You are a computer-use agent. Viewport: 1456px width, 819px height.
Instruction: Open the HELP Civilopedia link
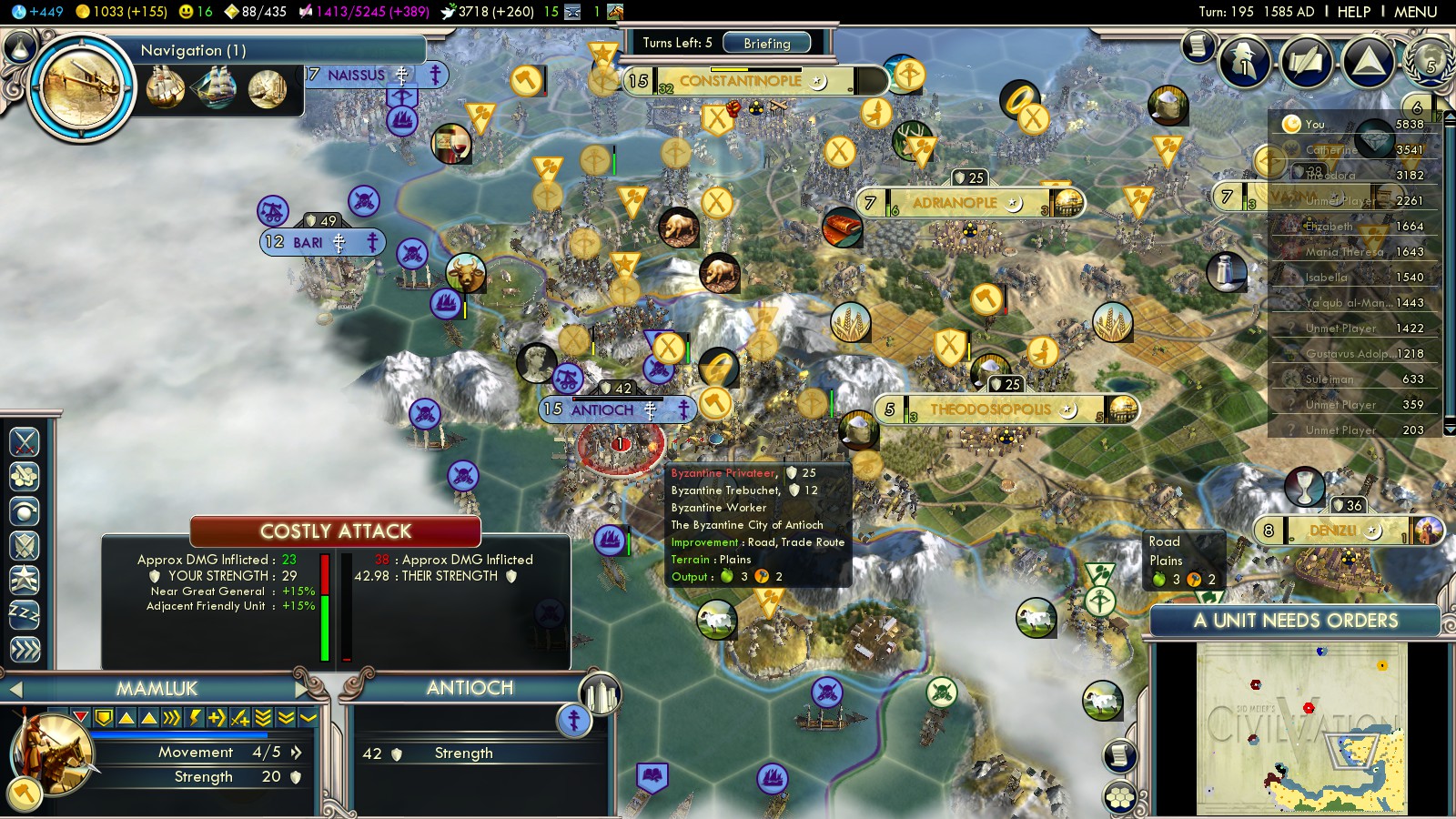1353,12
